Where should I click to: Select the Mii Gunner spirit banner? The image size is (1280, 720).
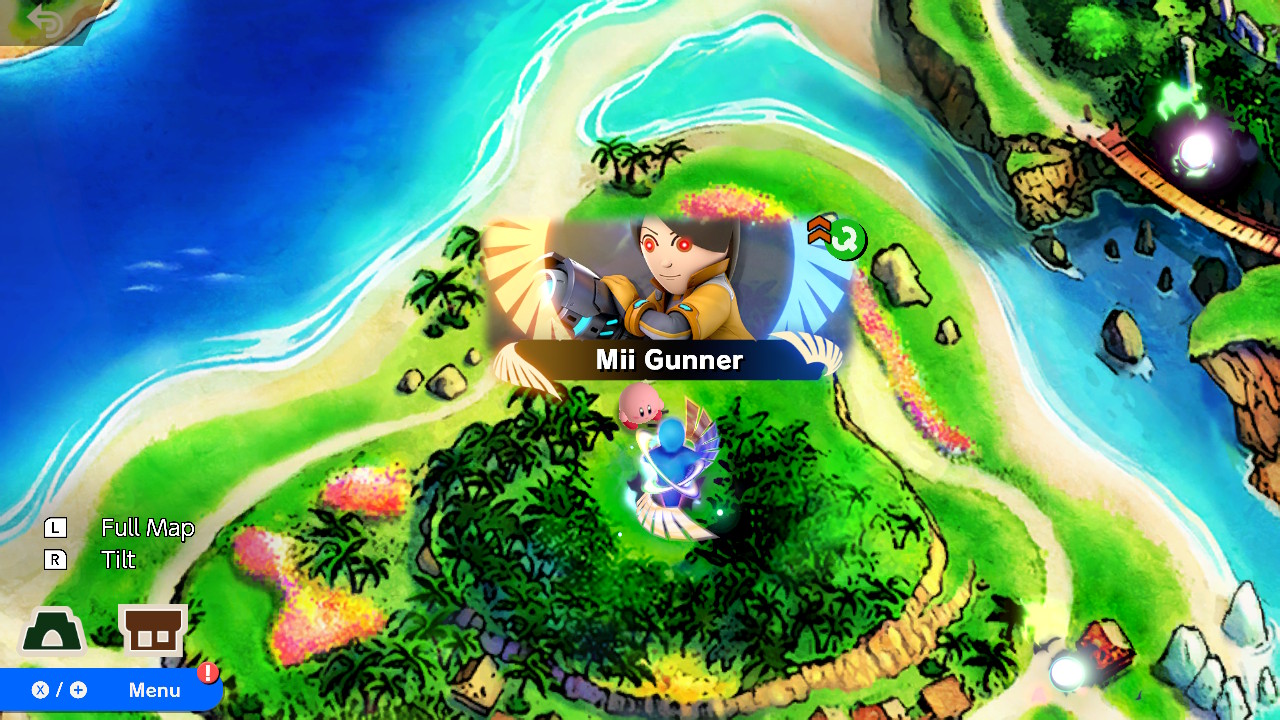click(668, 300)
